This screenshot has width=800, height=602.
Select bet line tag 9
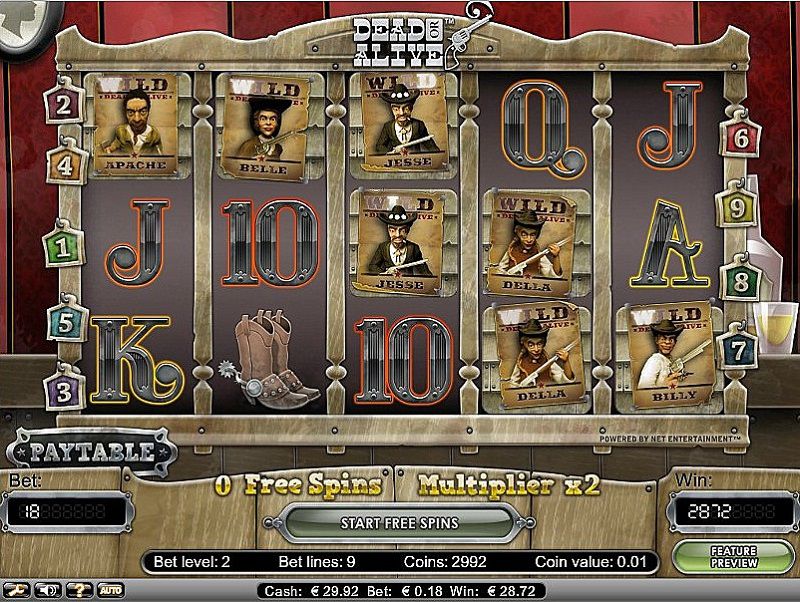coord(736,208)
